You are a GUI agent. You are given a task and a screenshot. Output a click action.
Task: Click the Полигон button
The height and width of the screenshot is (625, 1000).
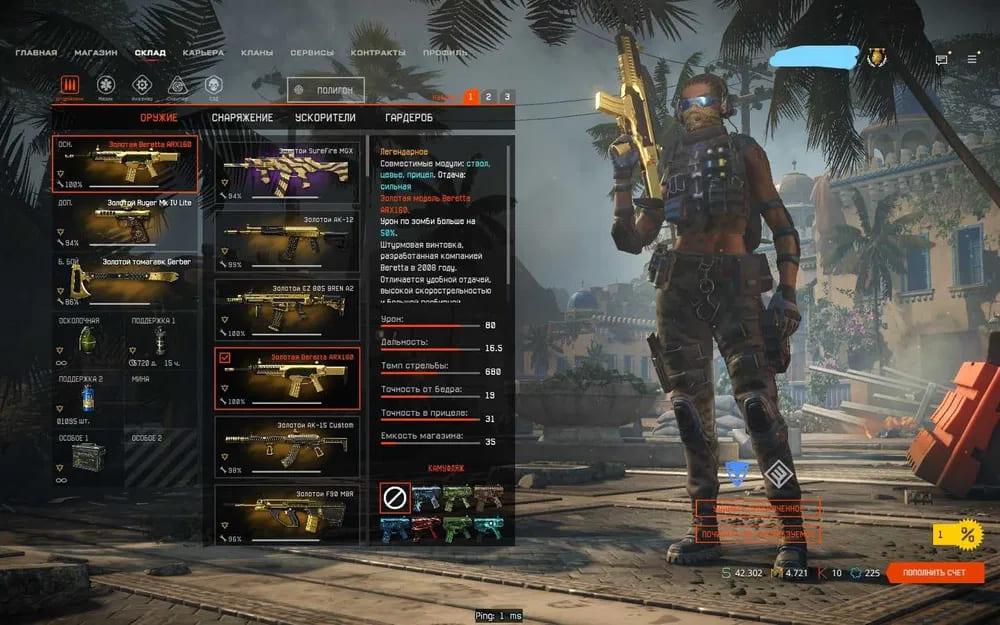pyautogui.click(x=326, y=90)
